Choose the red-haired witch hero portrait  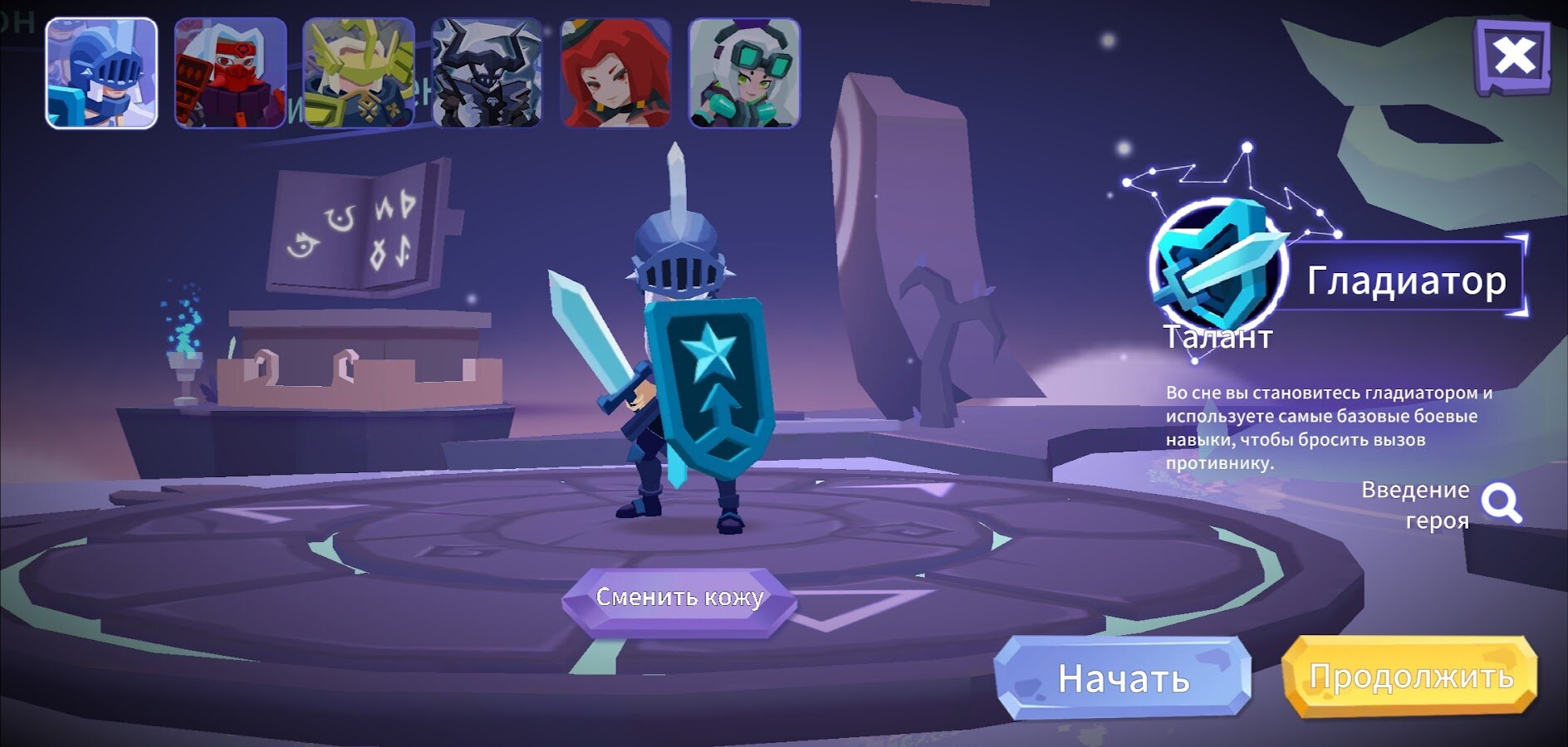pyautogui.click(x=615, y=73)
